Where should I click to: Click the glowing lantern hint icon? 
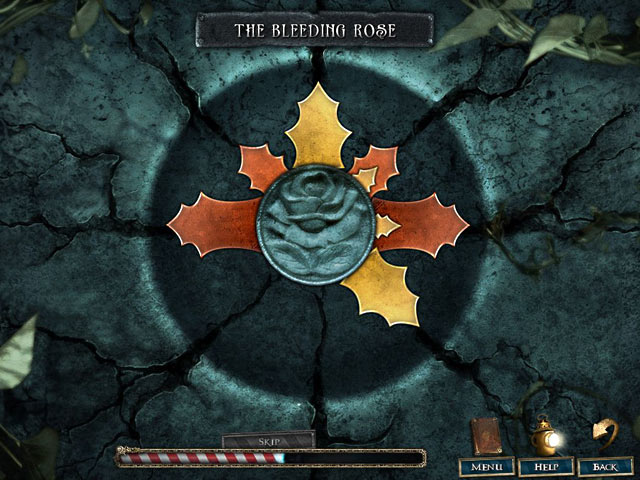(546, 436)
